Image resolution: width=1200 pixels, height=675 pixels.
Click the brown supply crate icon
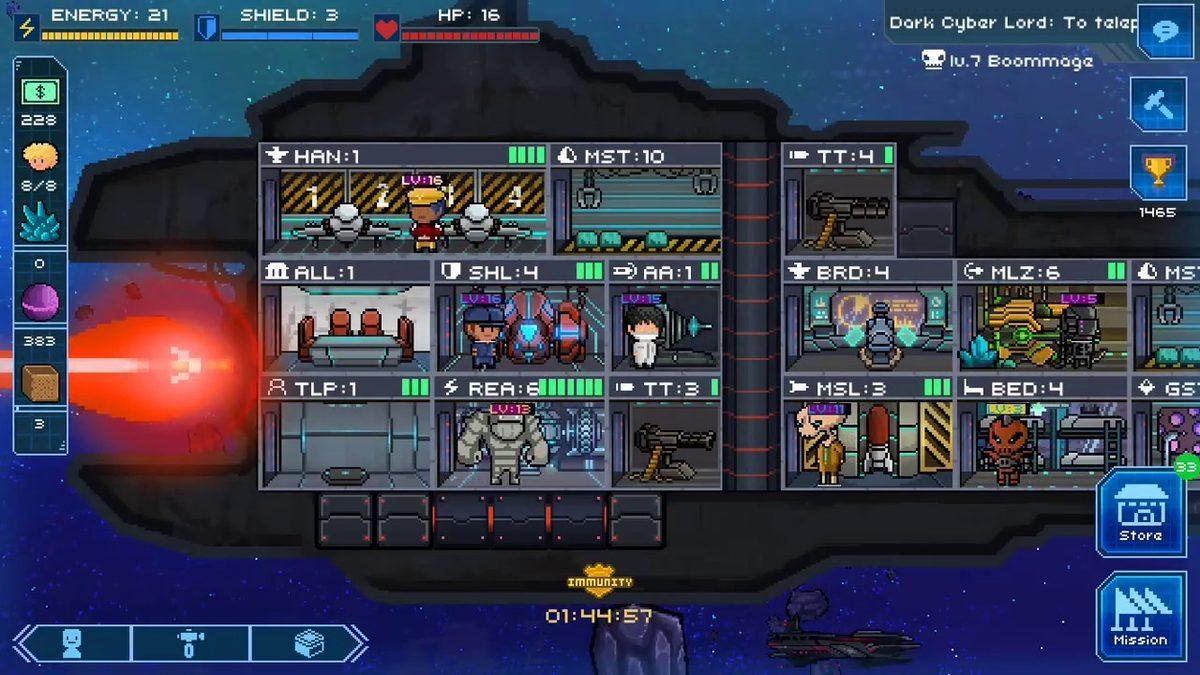[41, 383]
